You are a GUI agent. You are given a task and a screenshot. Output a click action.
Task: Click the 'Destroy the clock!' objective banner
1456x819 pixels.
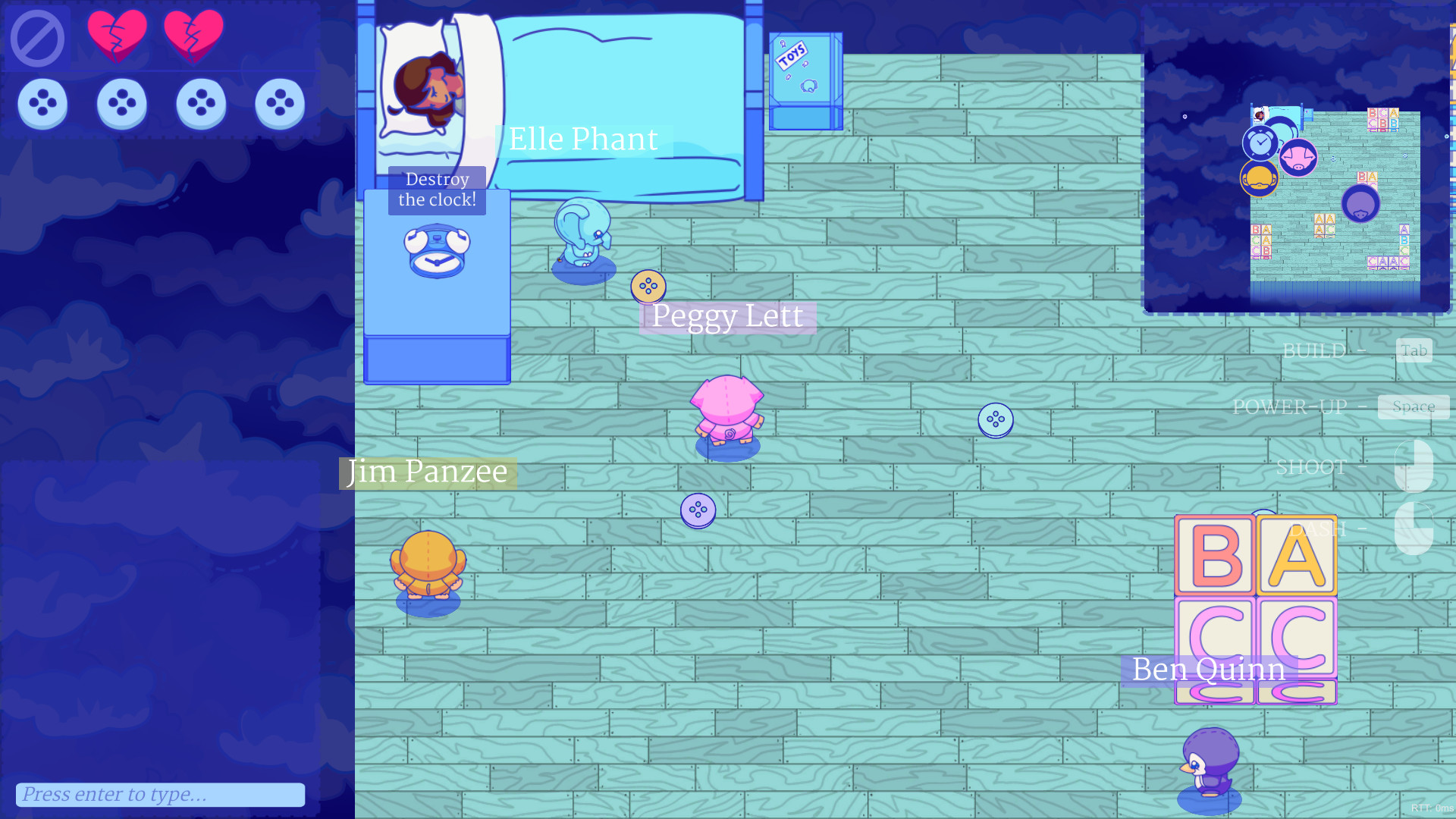coord(438,190)
